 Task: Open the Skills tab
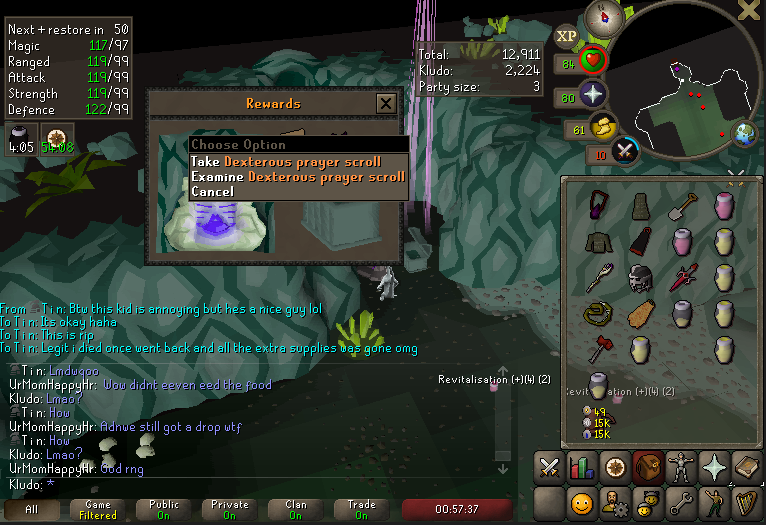tap(582, 467)
